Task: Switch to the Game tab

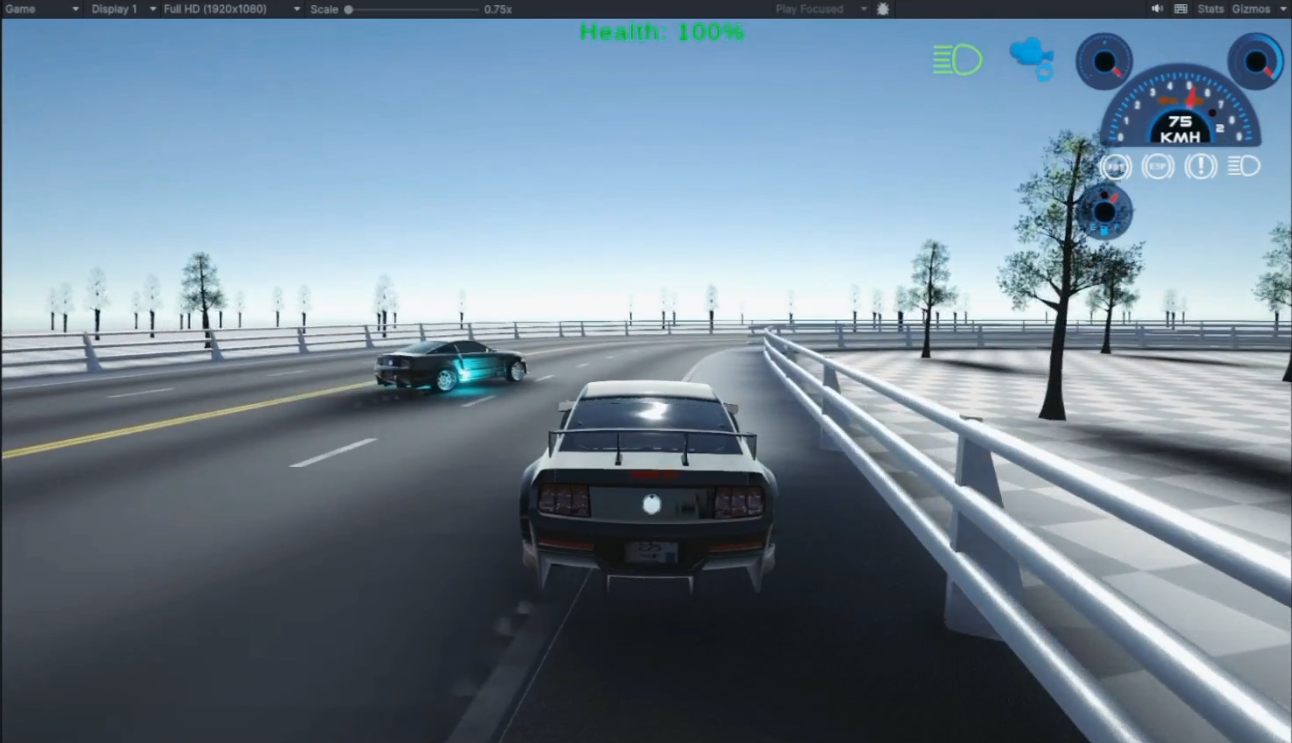Action: [18, 8]
